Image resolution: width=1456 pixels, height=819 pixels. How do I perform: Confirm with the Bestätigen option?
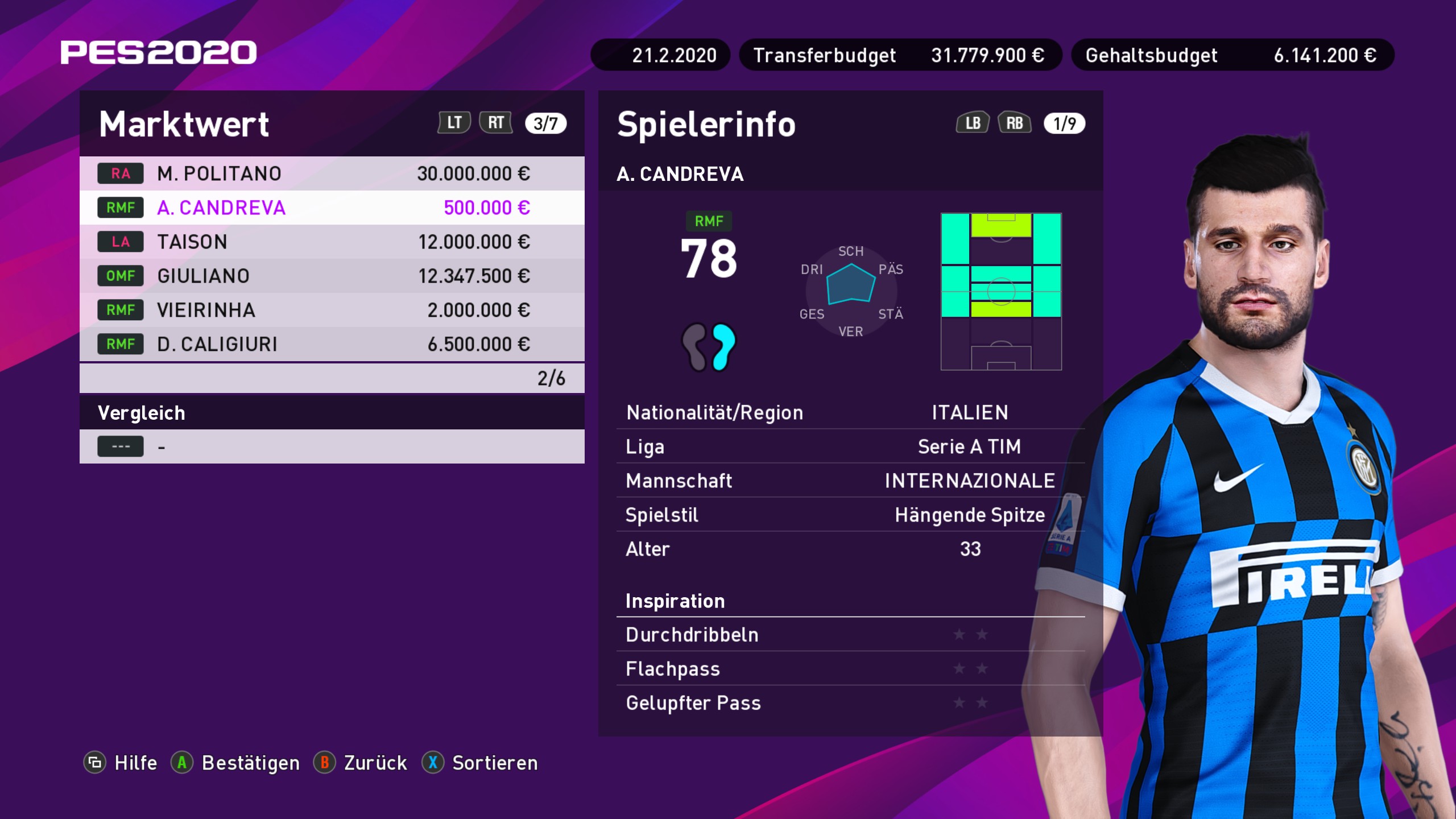coord(235,763)
